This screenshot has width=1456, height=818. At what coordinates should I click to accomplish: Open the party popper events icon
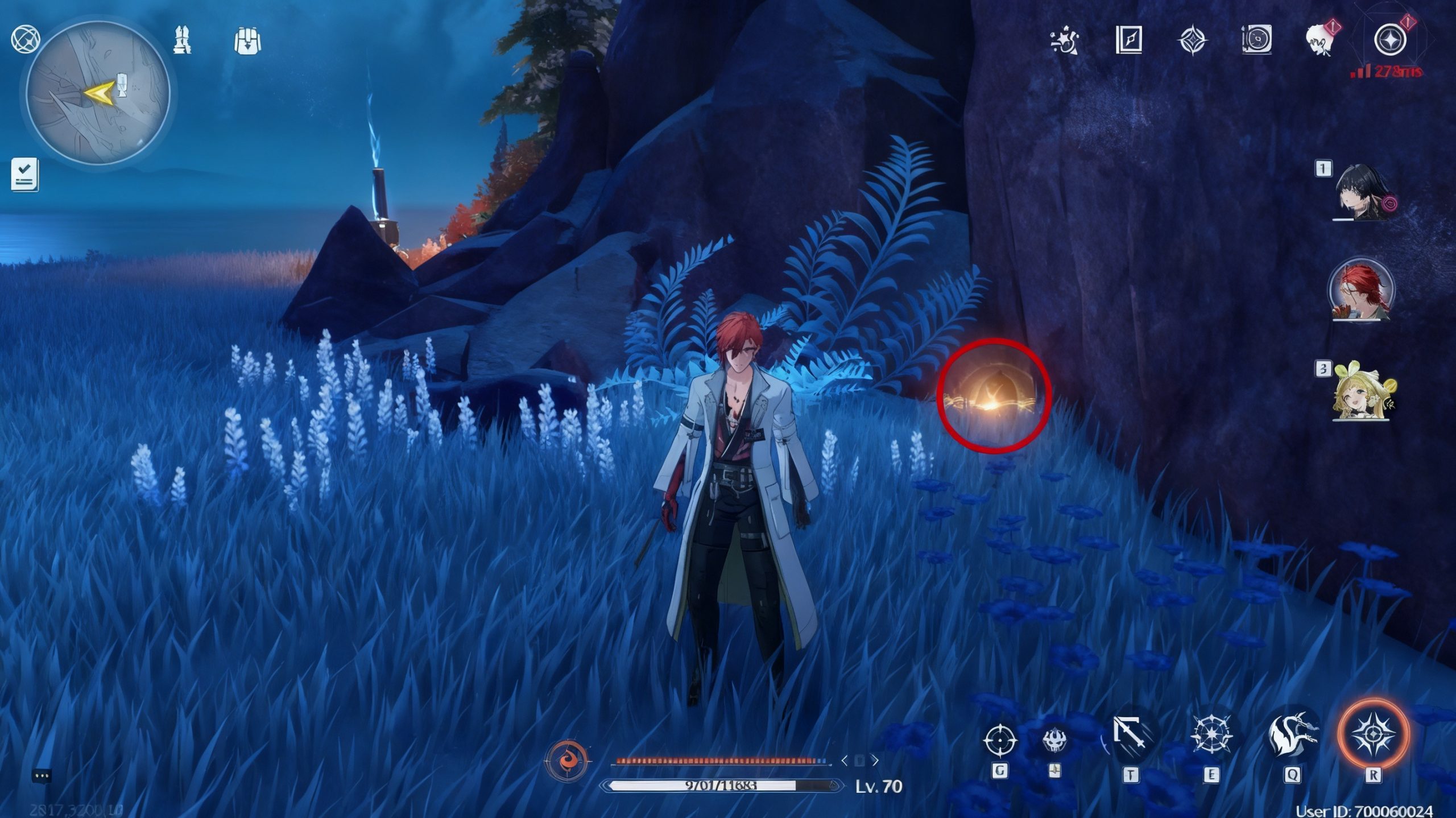pos(1065,40)
